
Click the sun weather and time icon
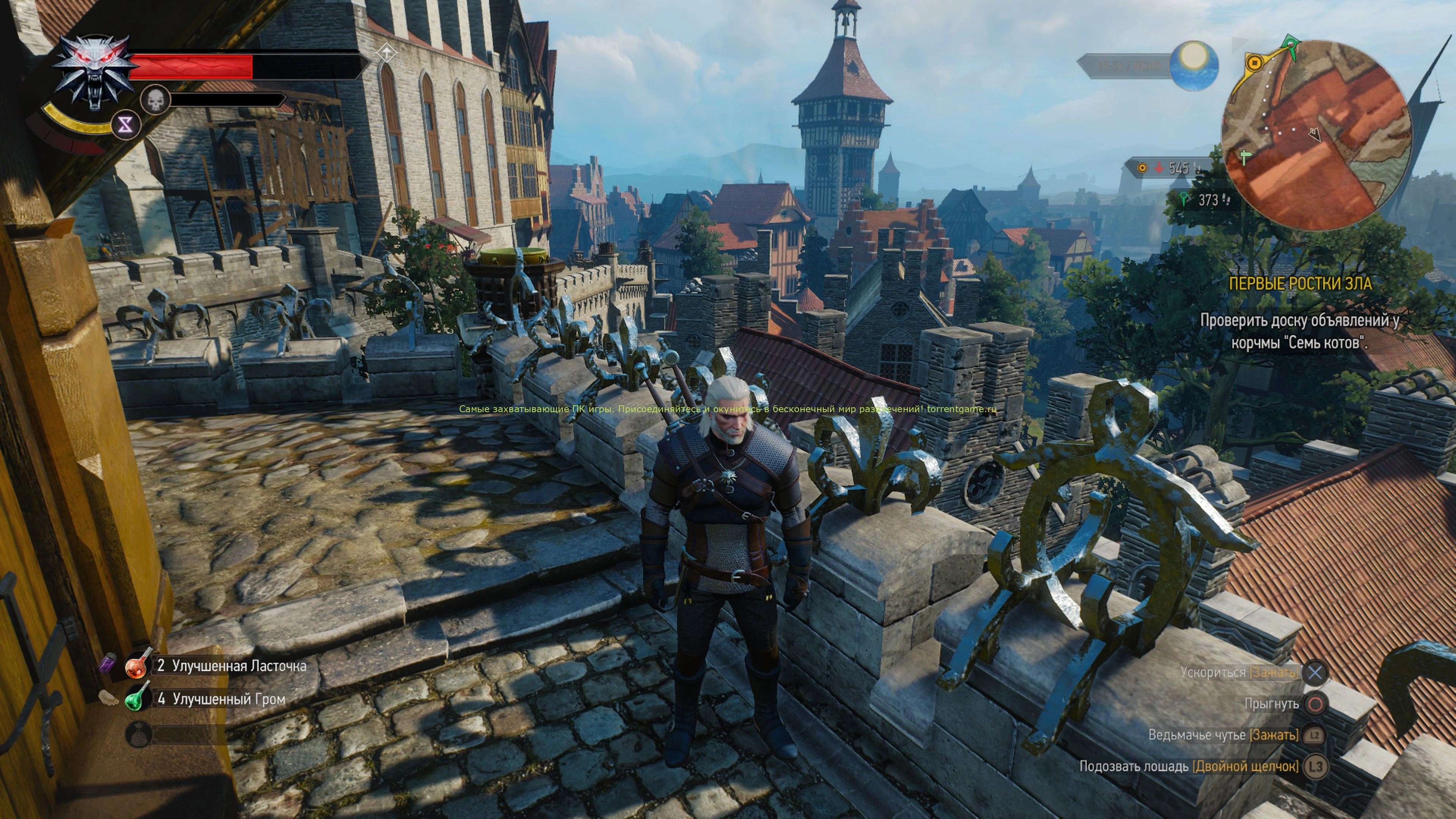[1194, 66]
